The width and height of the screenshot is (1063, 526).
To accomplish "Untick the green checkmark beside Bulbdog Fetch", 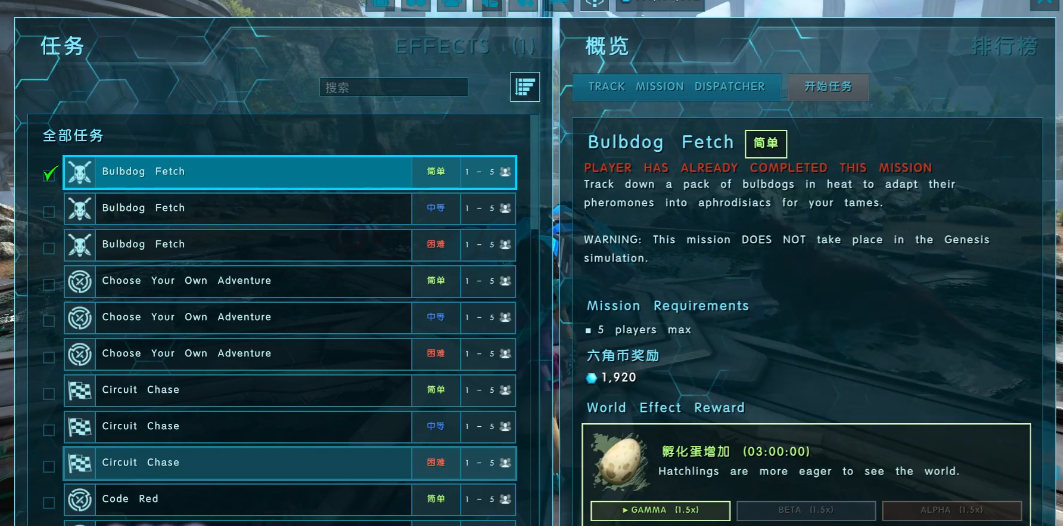I will pyautogui.click(x=49, y=173).
